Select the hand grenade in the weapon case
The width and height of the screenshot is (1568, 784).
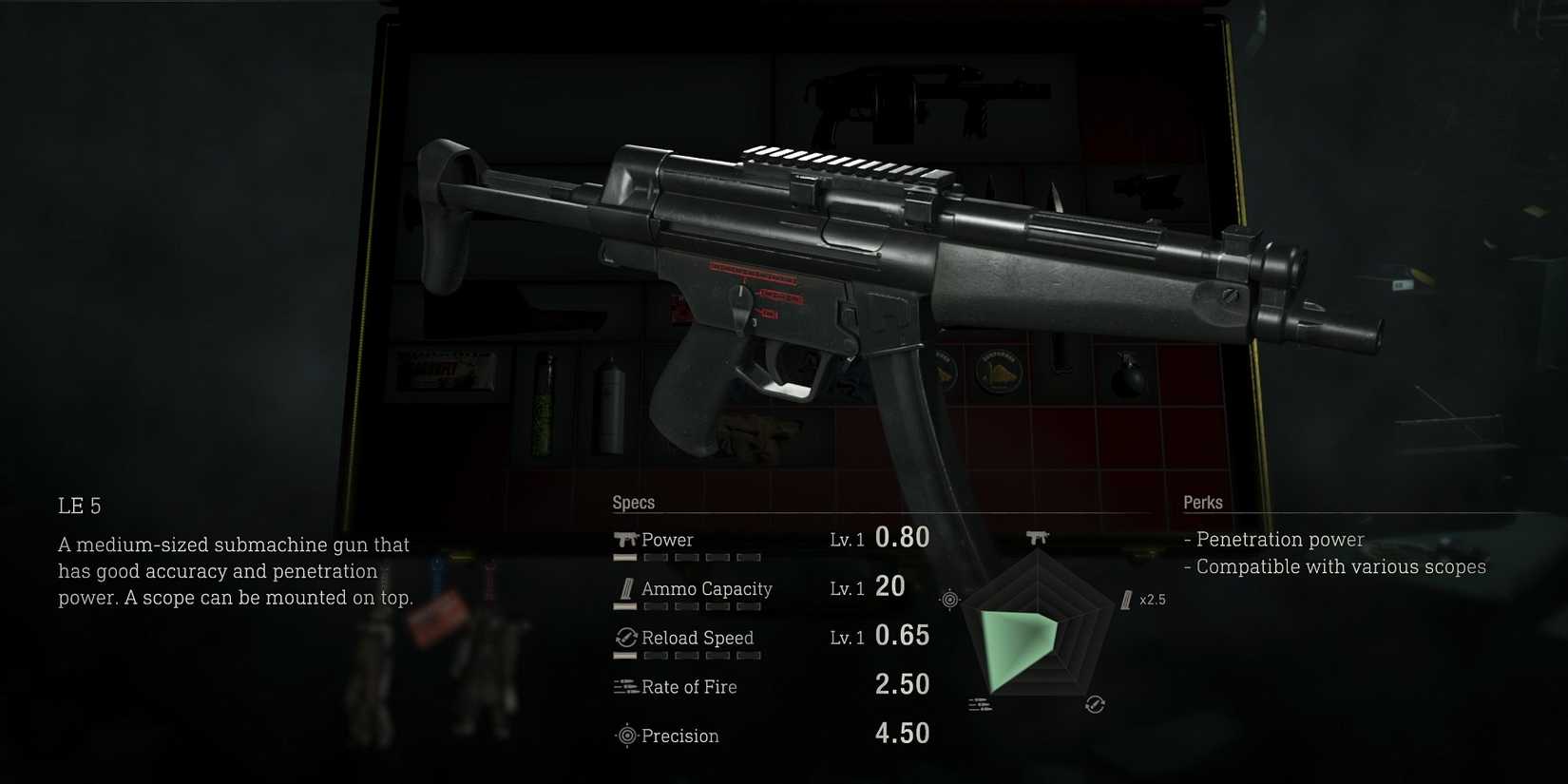coord(1128,378)
